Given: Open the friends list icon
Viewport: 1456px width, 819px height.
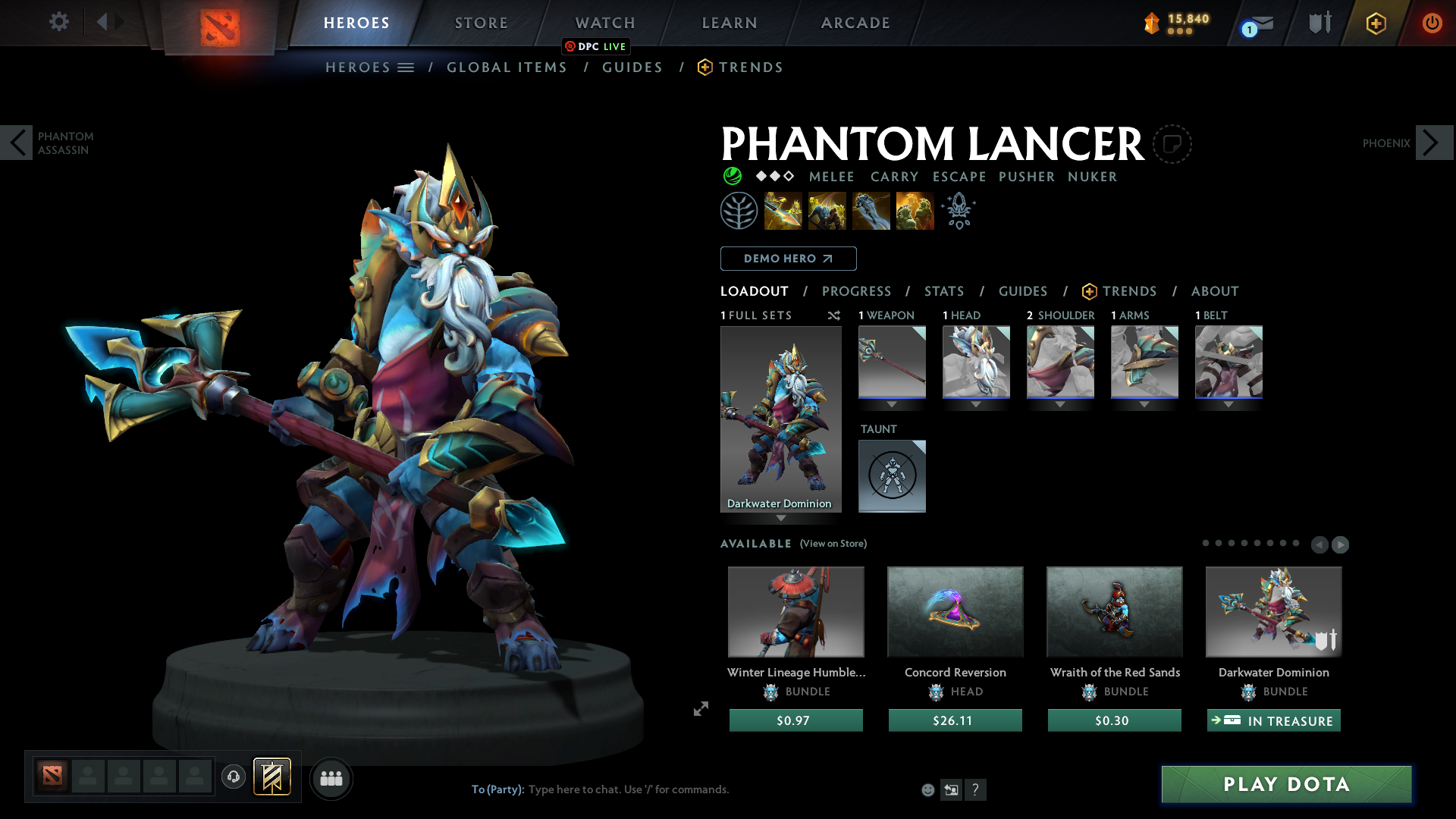Looking at the screenshot, I should [331, 778].
